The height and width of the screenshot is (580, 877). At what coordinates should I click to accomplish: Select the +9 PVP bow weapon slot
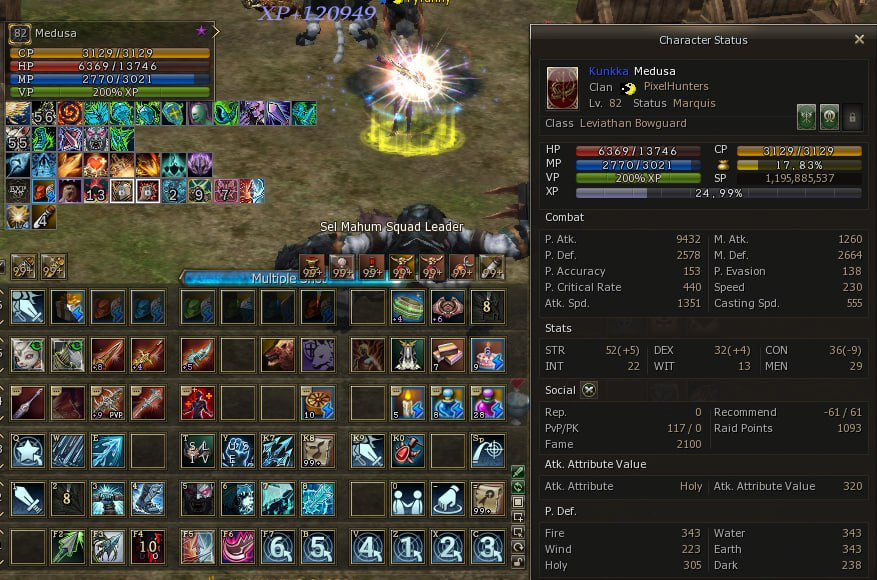coord(107,403)
